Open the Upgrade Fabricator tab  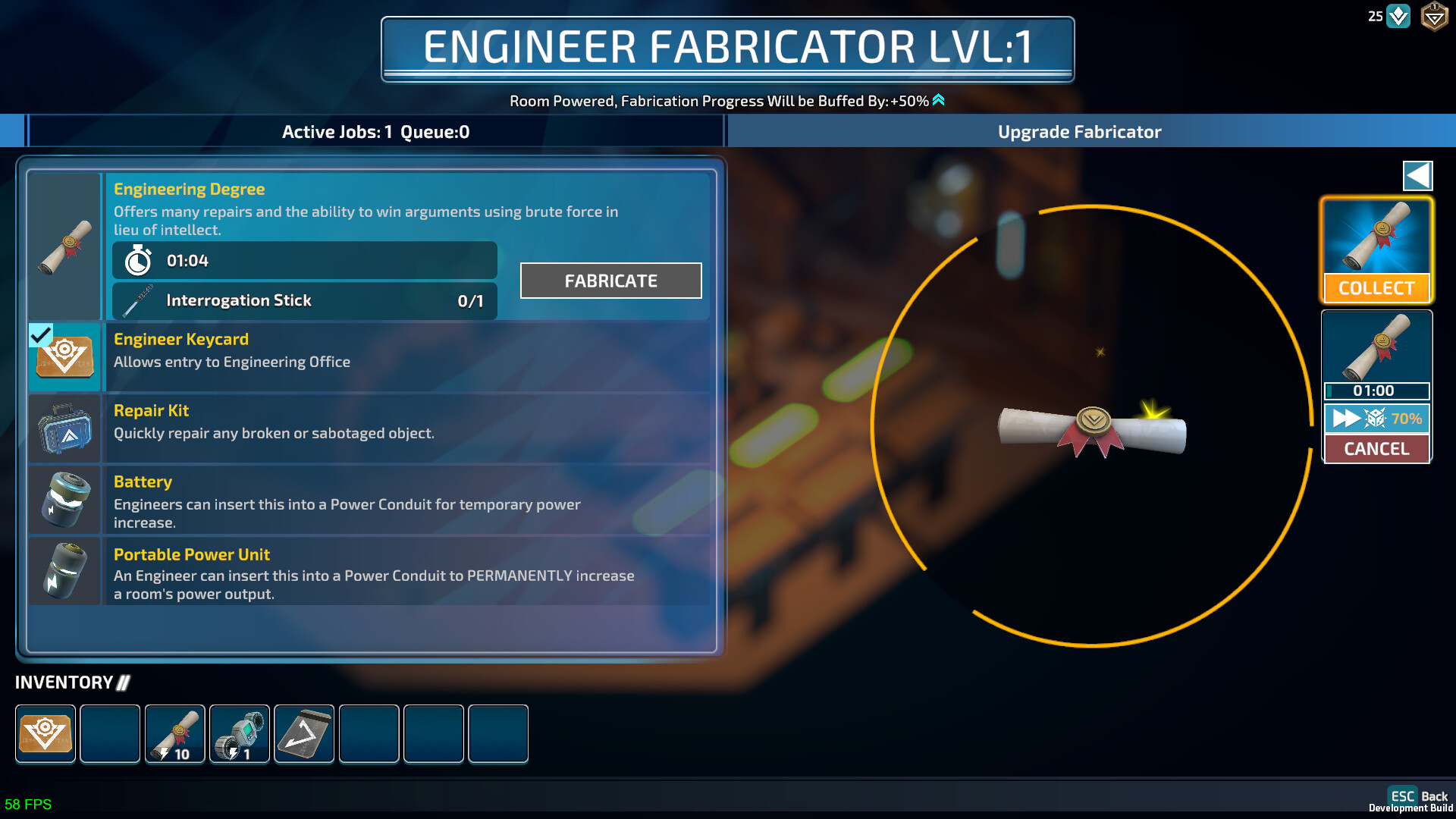tap(1079, 131)
